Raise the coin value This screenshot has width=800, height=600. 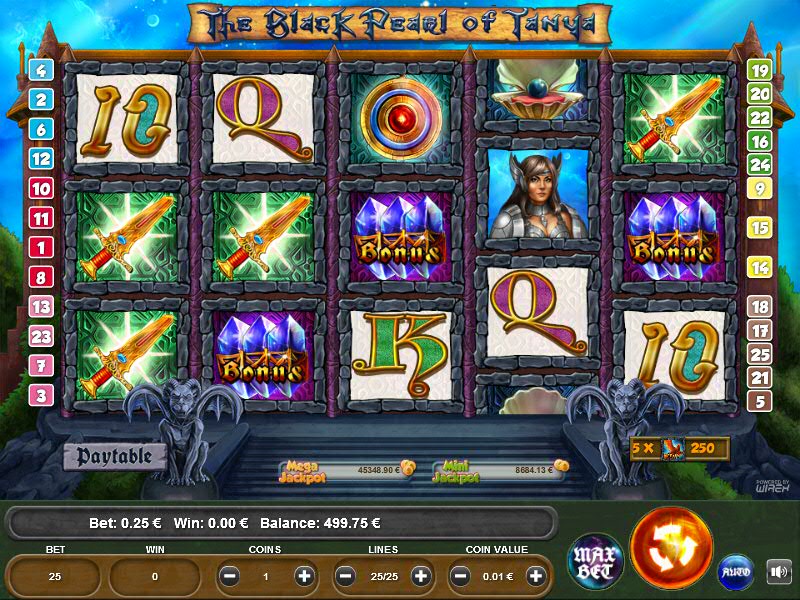[536, 576]
